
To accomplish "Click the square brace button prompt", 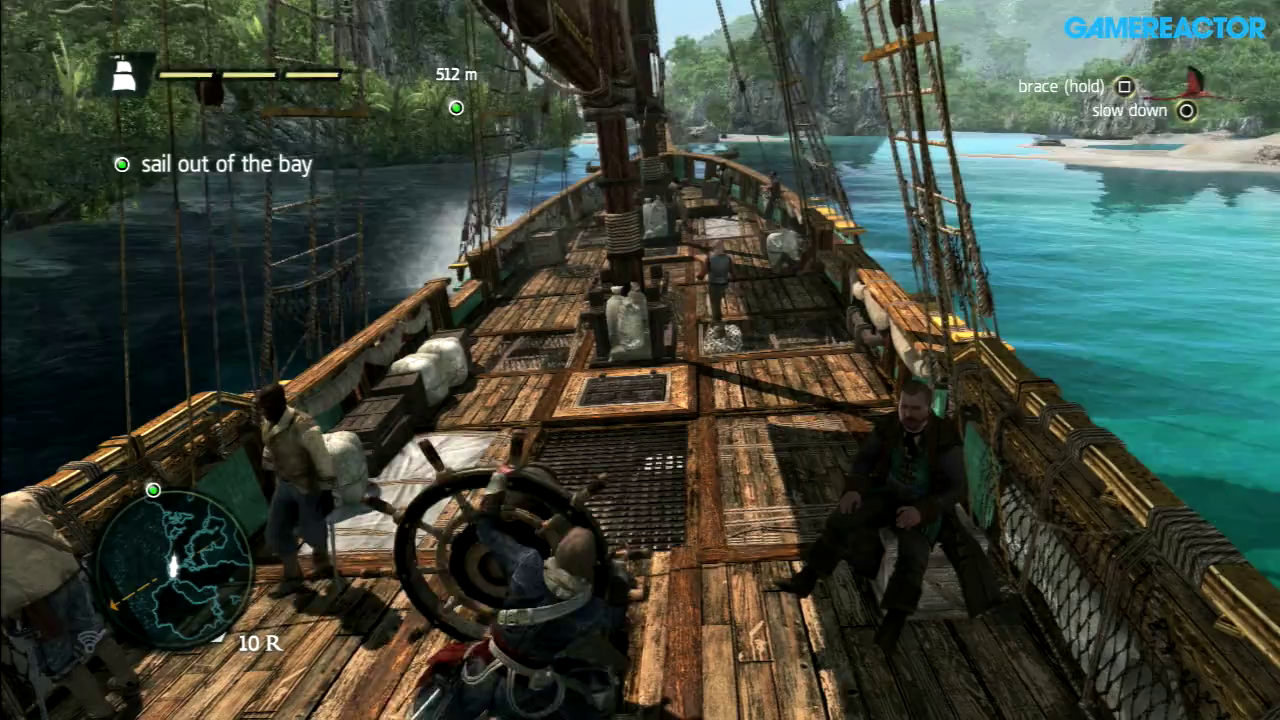I will [x=1124, y=87].
